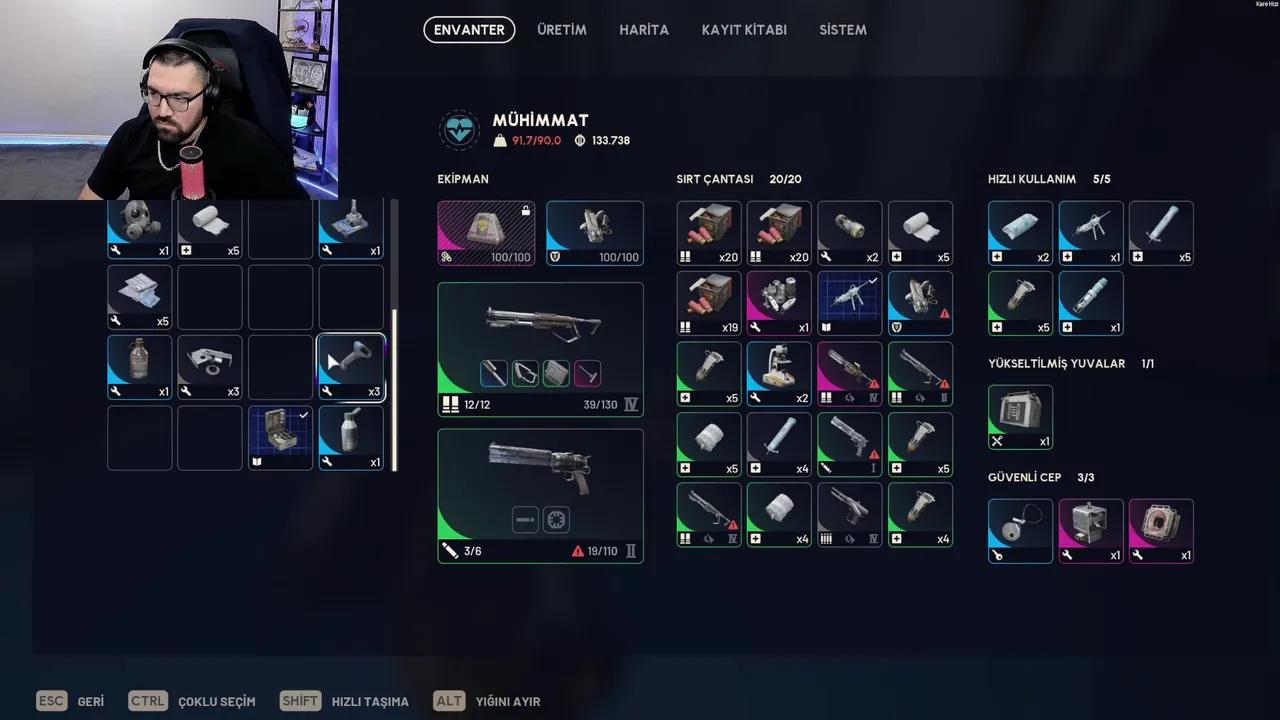The image size is (1280, 720).
Task: Select the MÜHİMMAT faction emblem icon
Action: tap(459, 130)
